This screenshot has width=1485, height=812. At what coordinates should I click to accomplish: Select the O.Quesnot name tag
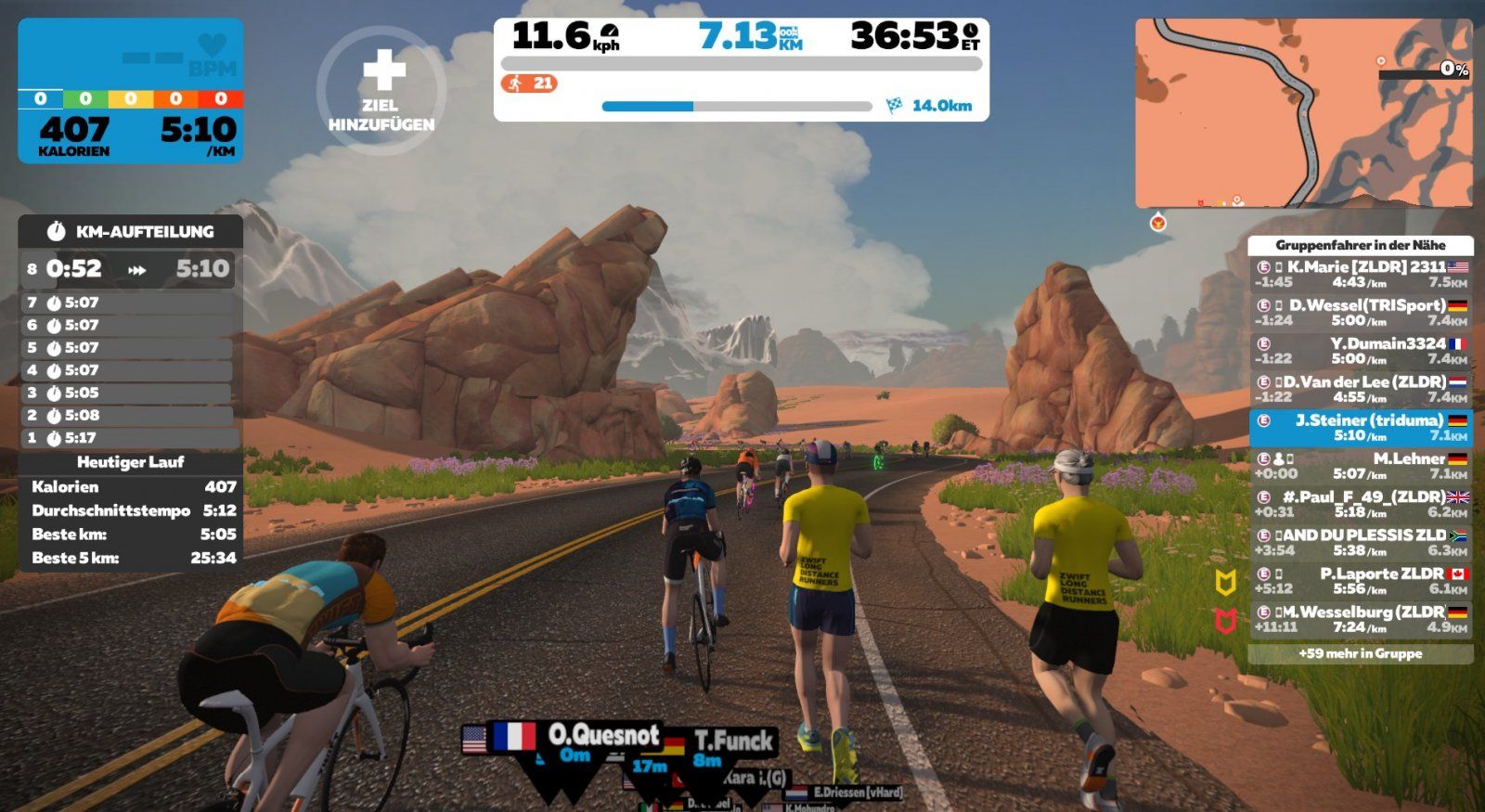[x=603, y=736]
